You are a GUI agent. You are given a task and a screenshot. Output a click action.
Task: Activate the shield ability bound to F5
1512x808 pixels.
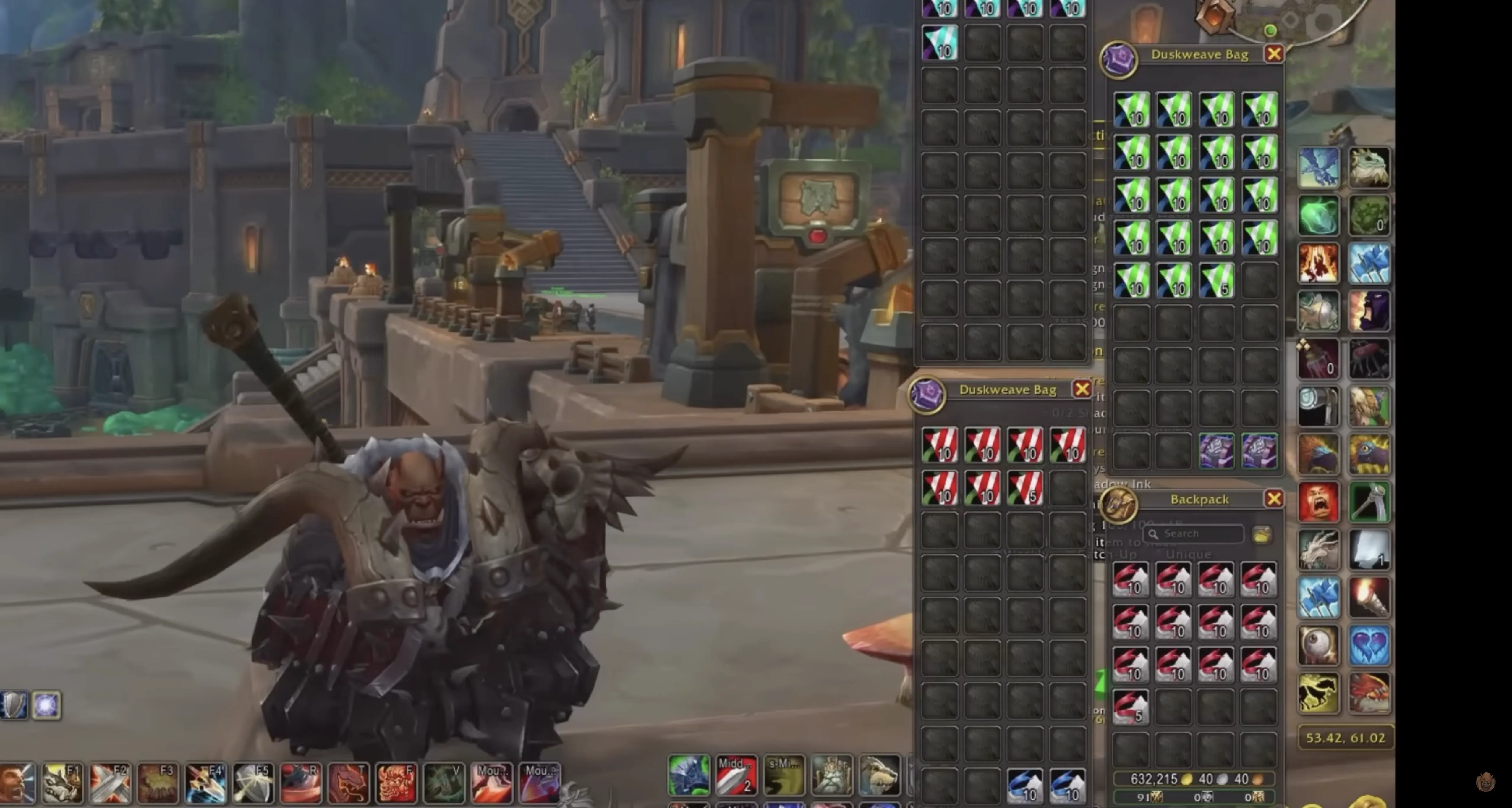pyautogui.click(x=253, y=783)
